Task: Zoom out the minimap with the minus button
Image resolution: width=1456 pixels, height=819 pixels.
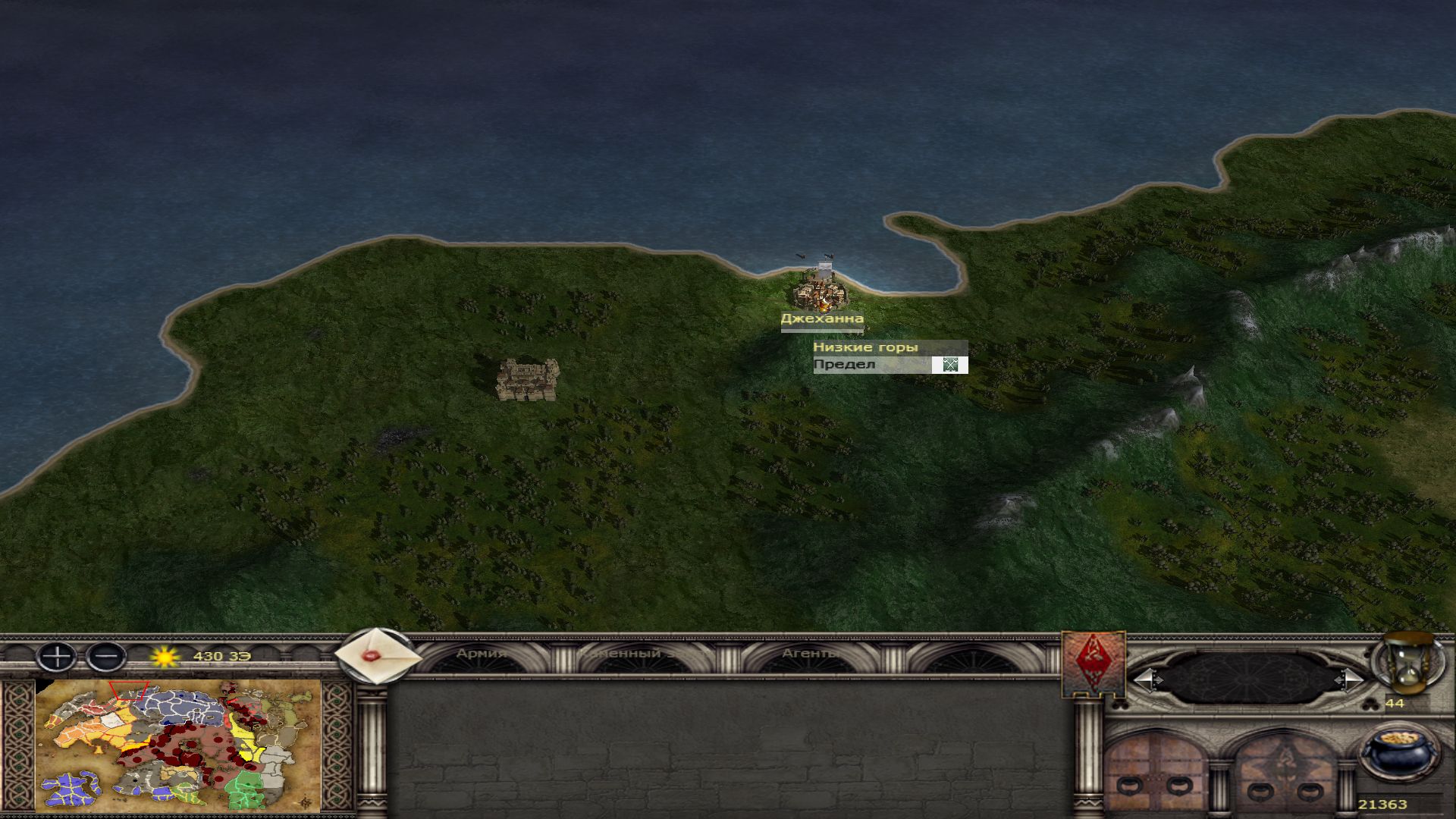Action: point(106,656)
